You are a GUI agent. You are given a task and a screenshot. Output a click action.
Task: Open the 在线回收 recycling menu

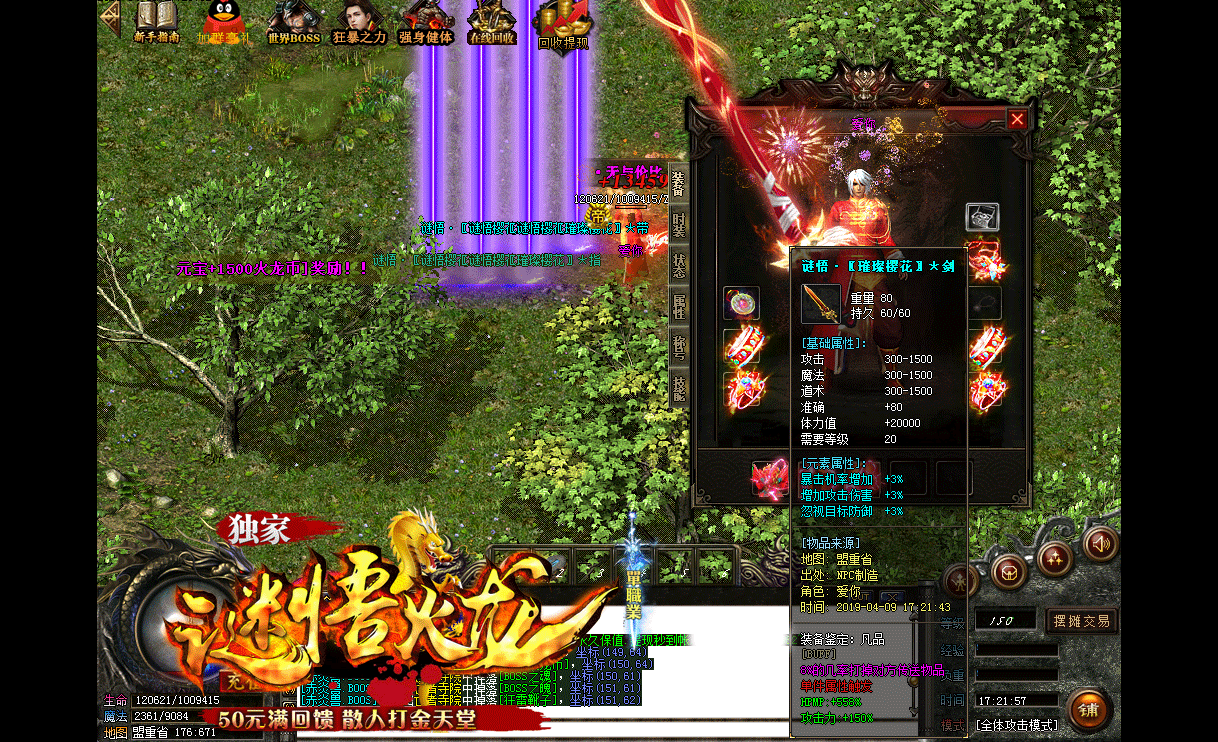[x=492, y=22]
